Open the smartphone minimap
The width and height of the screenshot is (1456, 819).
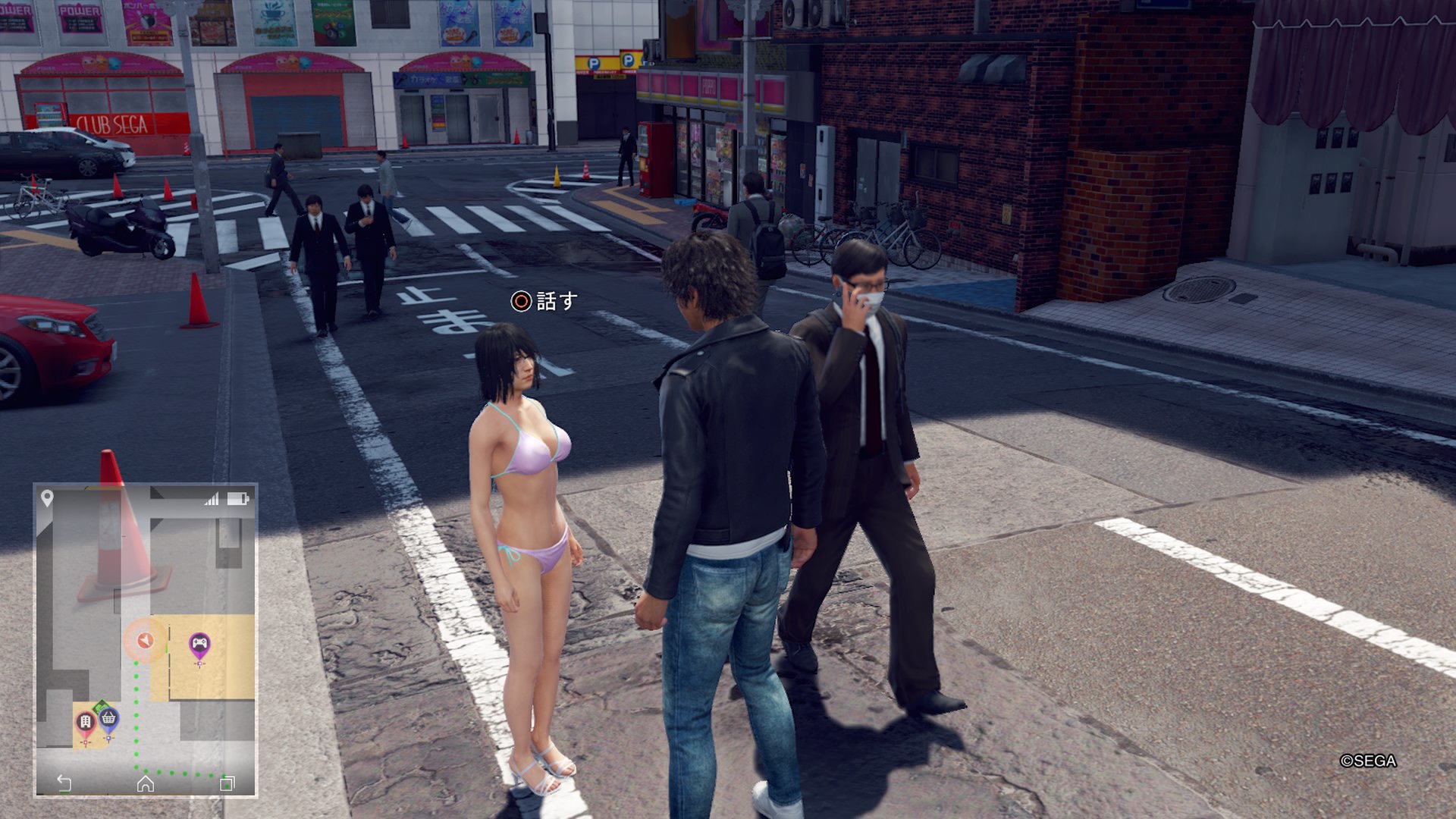pyautogui.click(x=146, y=641)
